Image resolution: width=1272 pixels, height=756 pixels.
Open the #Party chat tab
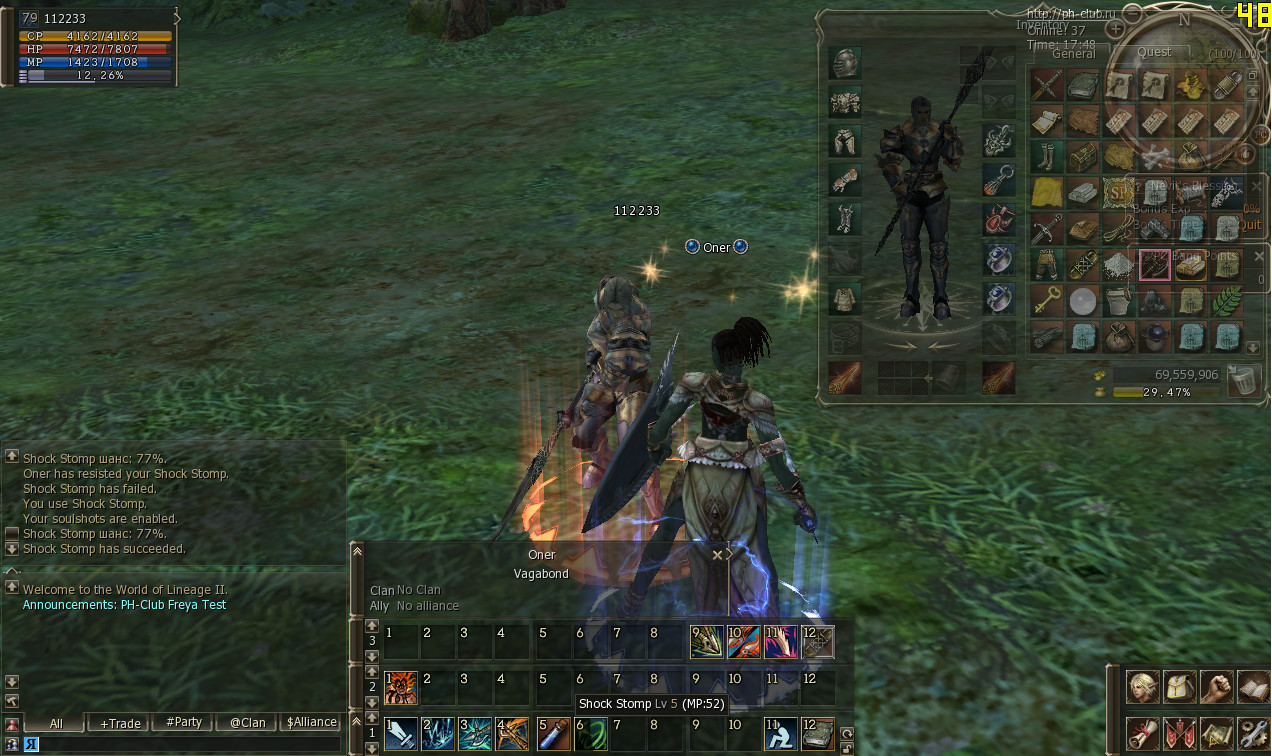point(184,723)
